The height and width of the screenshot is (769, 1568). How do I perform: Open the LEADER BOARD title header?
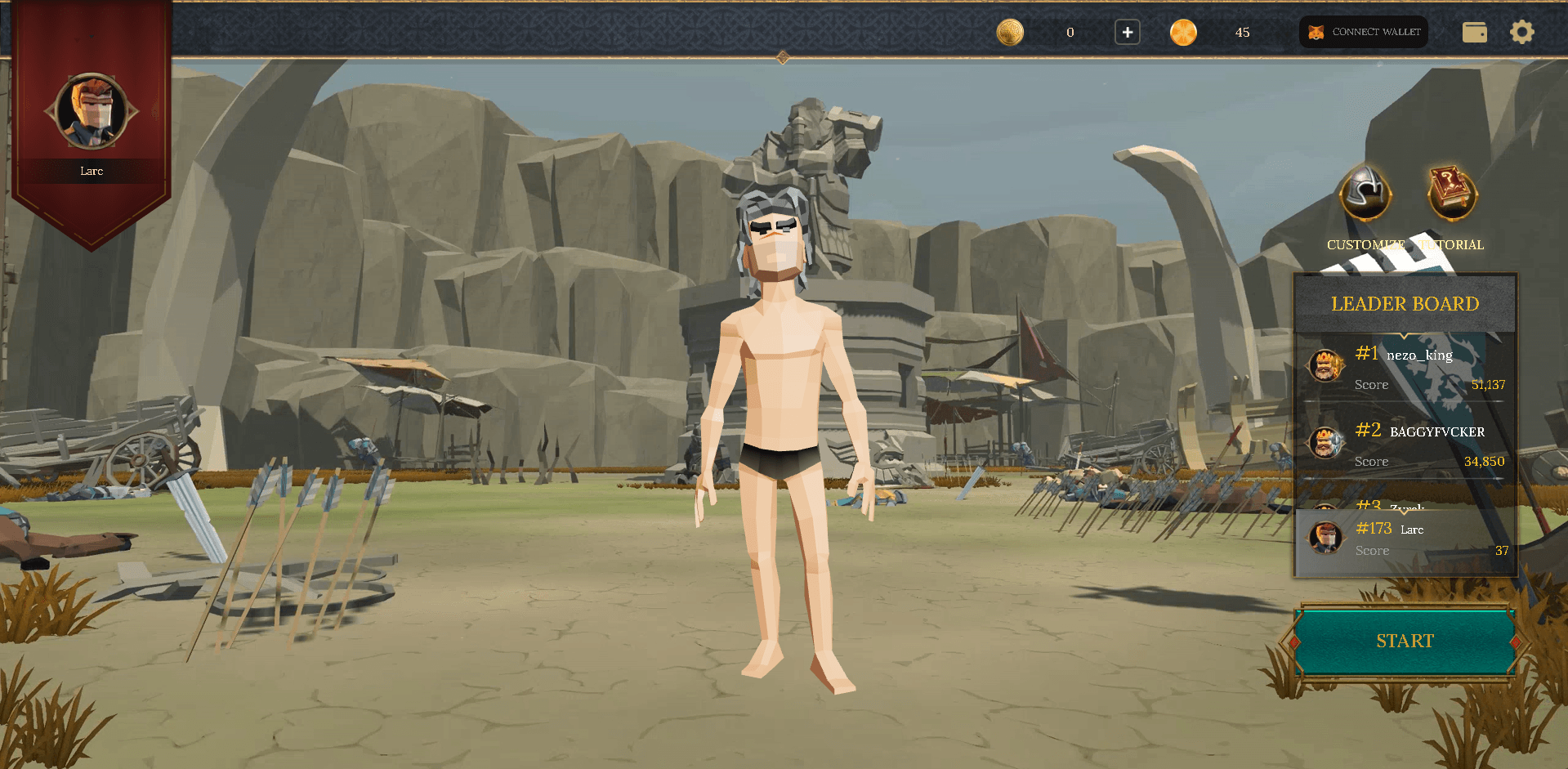[x=1404, y=304]
